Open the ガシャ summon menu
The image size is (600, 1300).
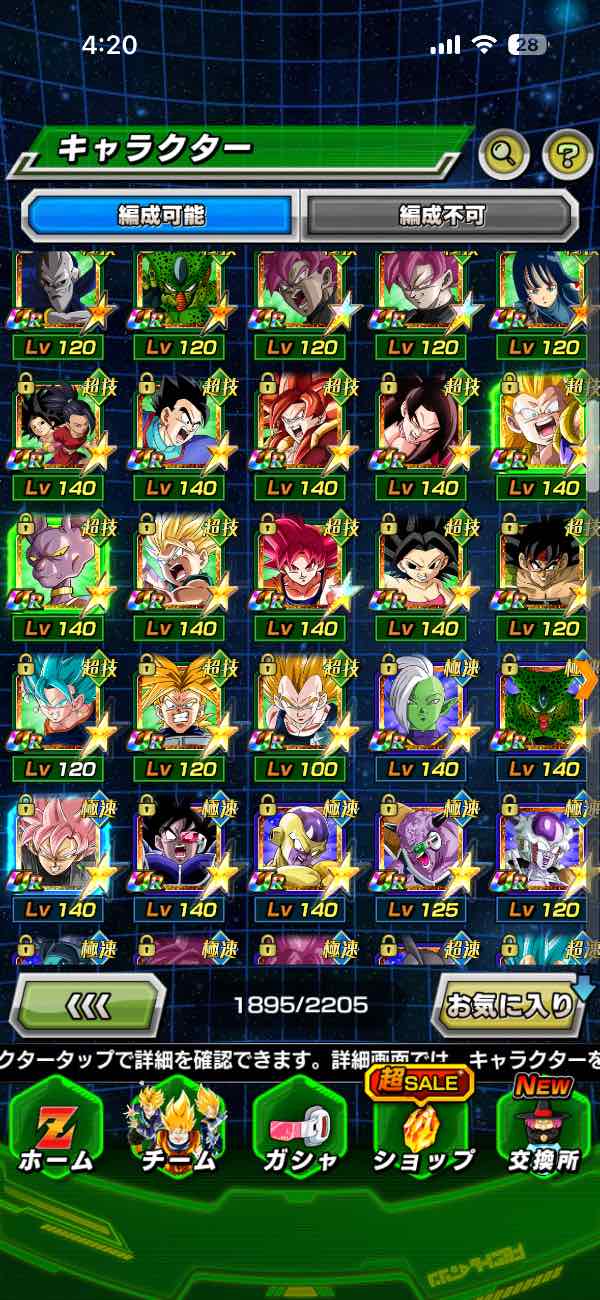click(x=299, y=1125)
